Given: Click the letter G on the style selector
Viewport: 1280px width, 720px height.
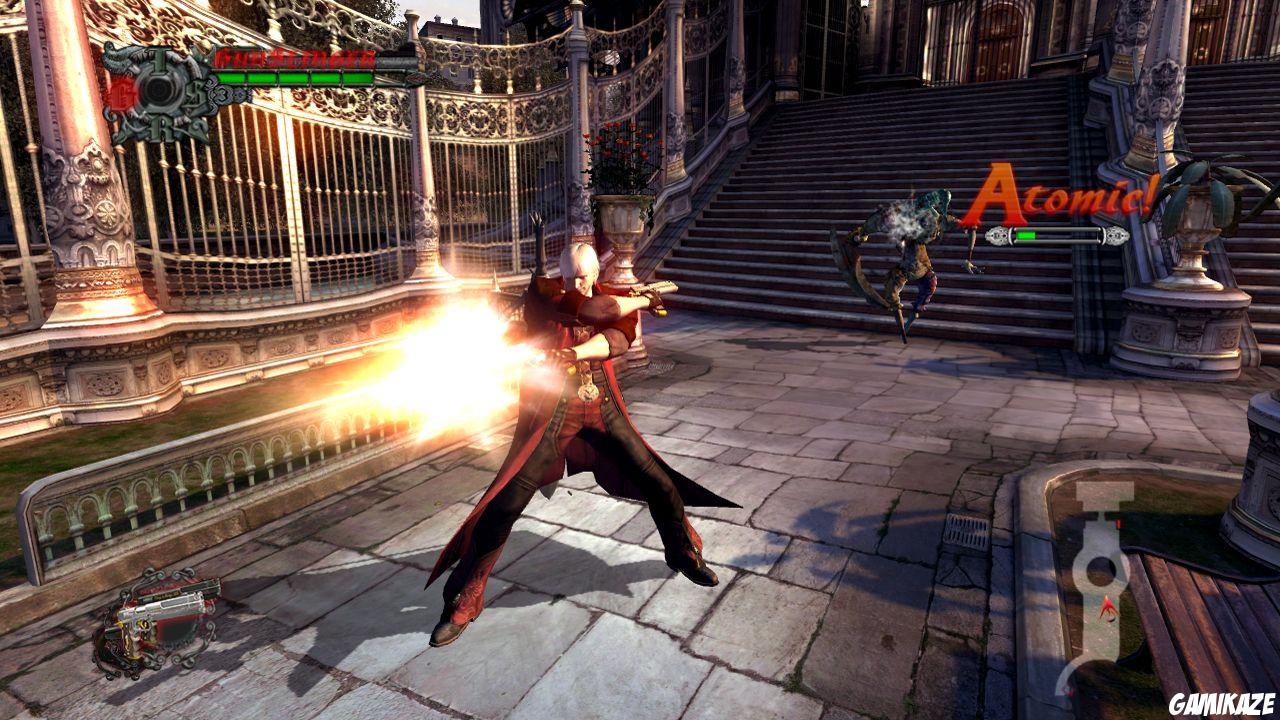Looking at the screenshot, I should pos(121,93).
